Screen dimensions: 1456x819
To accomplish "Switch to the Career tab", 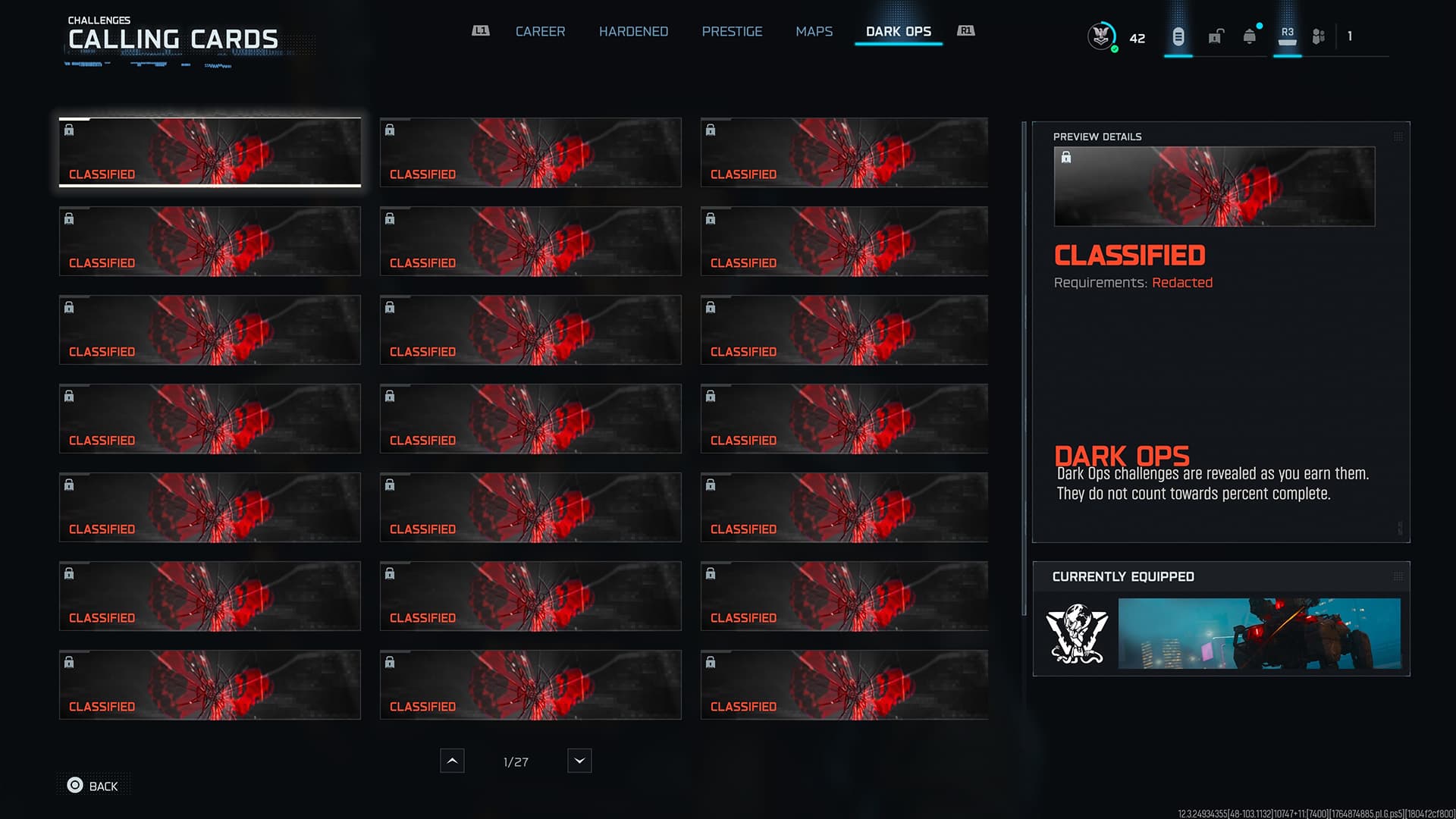I will tap(540, 31).
